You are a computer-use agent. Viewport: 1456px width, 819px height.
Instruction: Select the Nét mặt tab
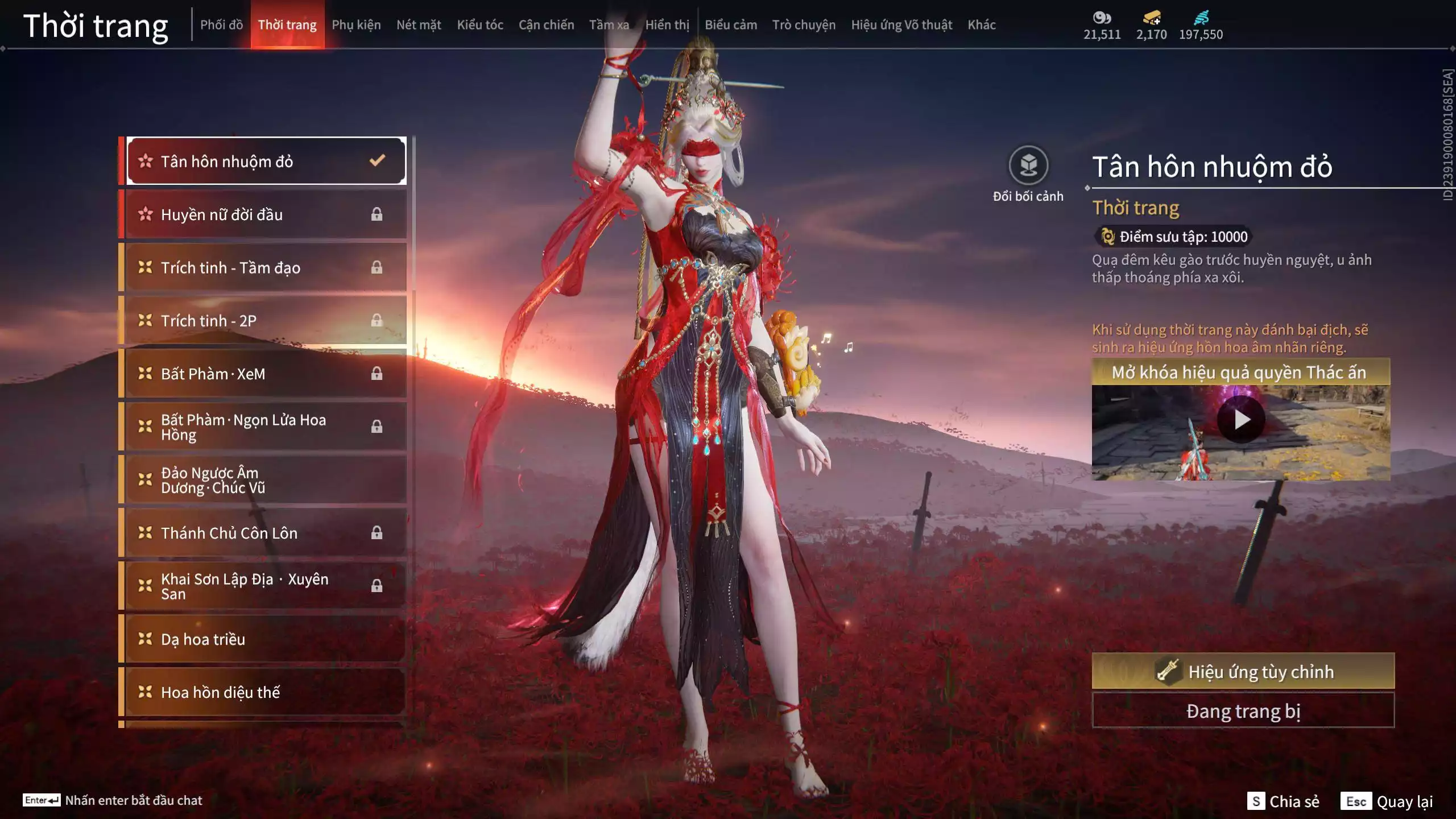pyautogui.click(x=419, y=25)
